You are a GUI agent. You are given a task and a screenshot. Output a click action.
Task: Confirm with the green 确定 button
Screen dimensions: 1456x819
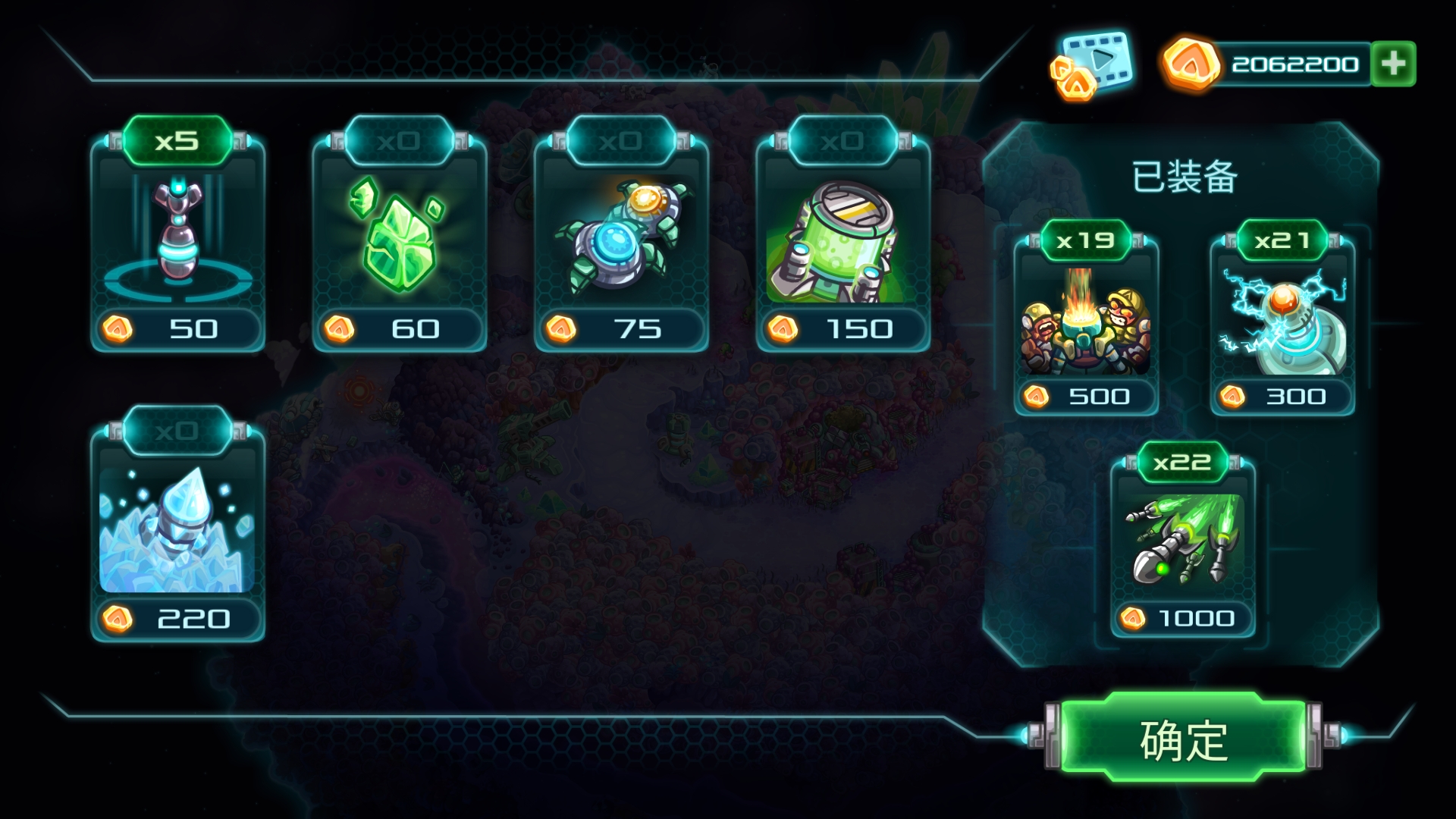pyautogui.click(x=1183, y=739)
